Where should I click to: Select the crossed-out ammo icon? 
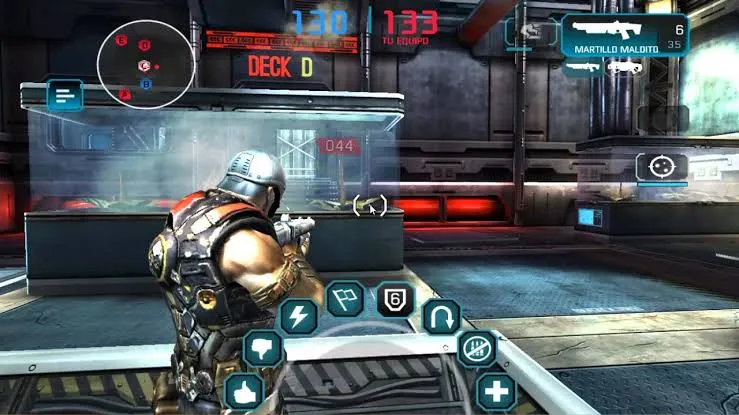tap(475, 349)
